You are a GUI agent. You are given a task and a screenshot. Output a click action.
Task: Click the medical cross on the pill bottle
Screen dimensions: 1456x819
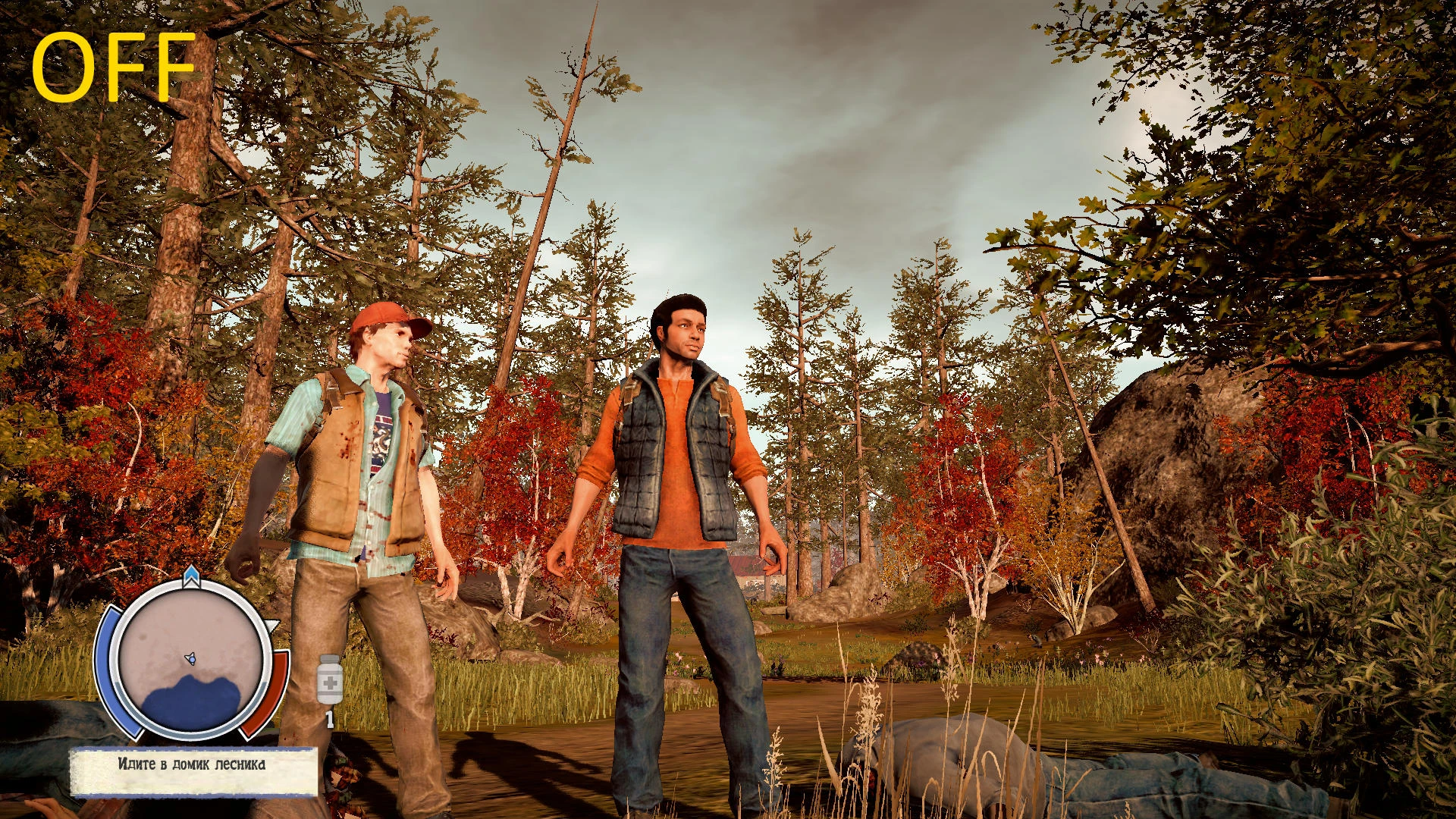click(331, 682)
